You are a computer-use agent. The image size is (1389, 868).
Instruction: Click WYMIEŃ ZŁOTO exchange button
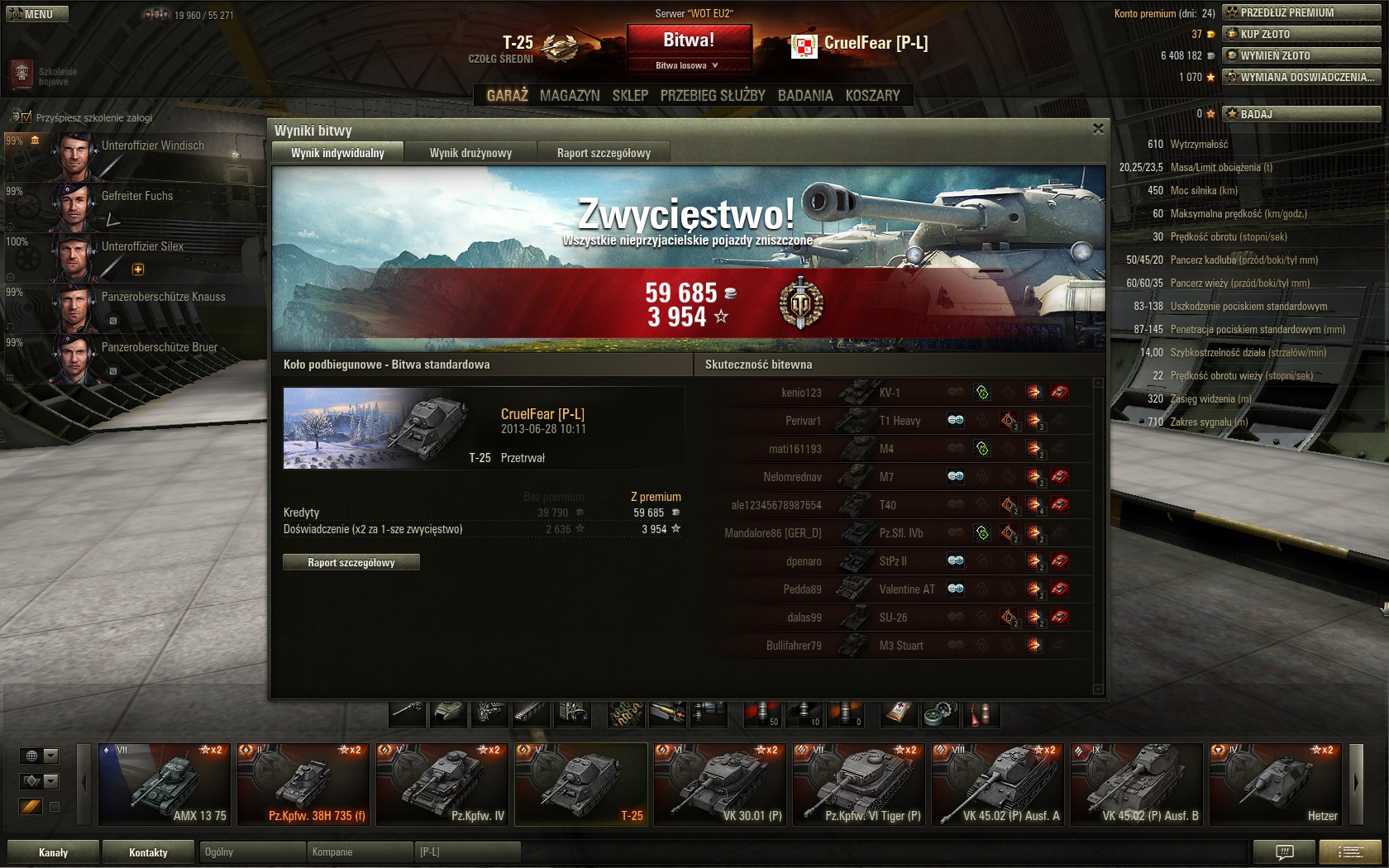pyautogui.click(x=1301, y=55)
